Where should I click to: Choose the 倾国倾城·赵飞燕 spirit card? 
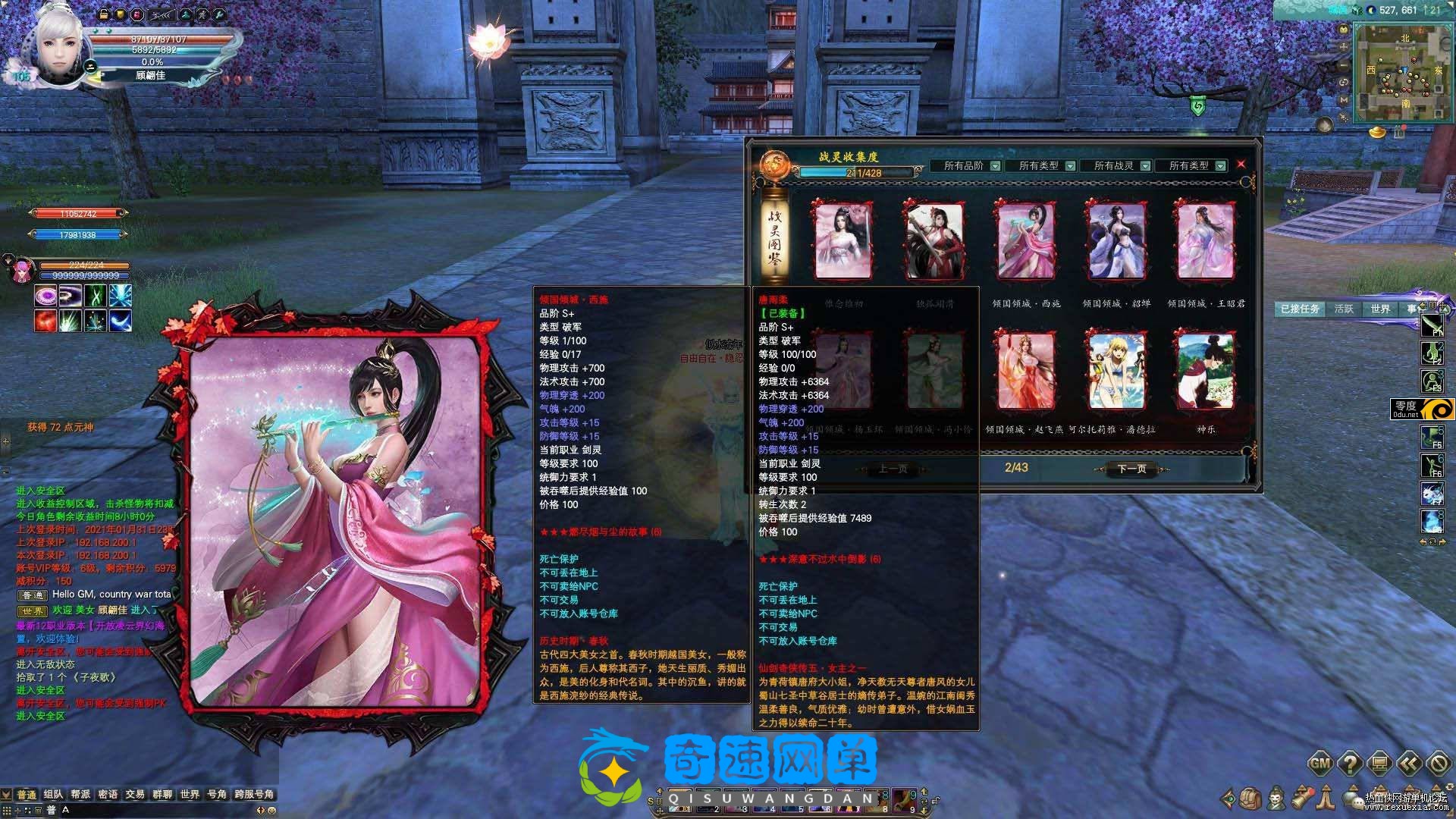pyautogui.click(x=1025, y=372)
